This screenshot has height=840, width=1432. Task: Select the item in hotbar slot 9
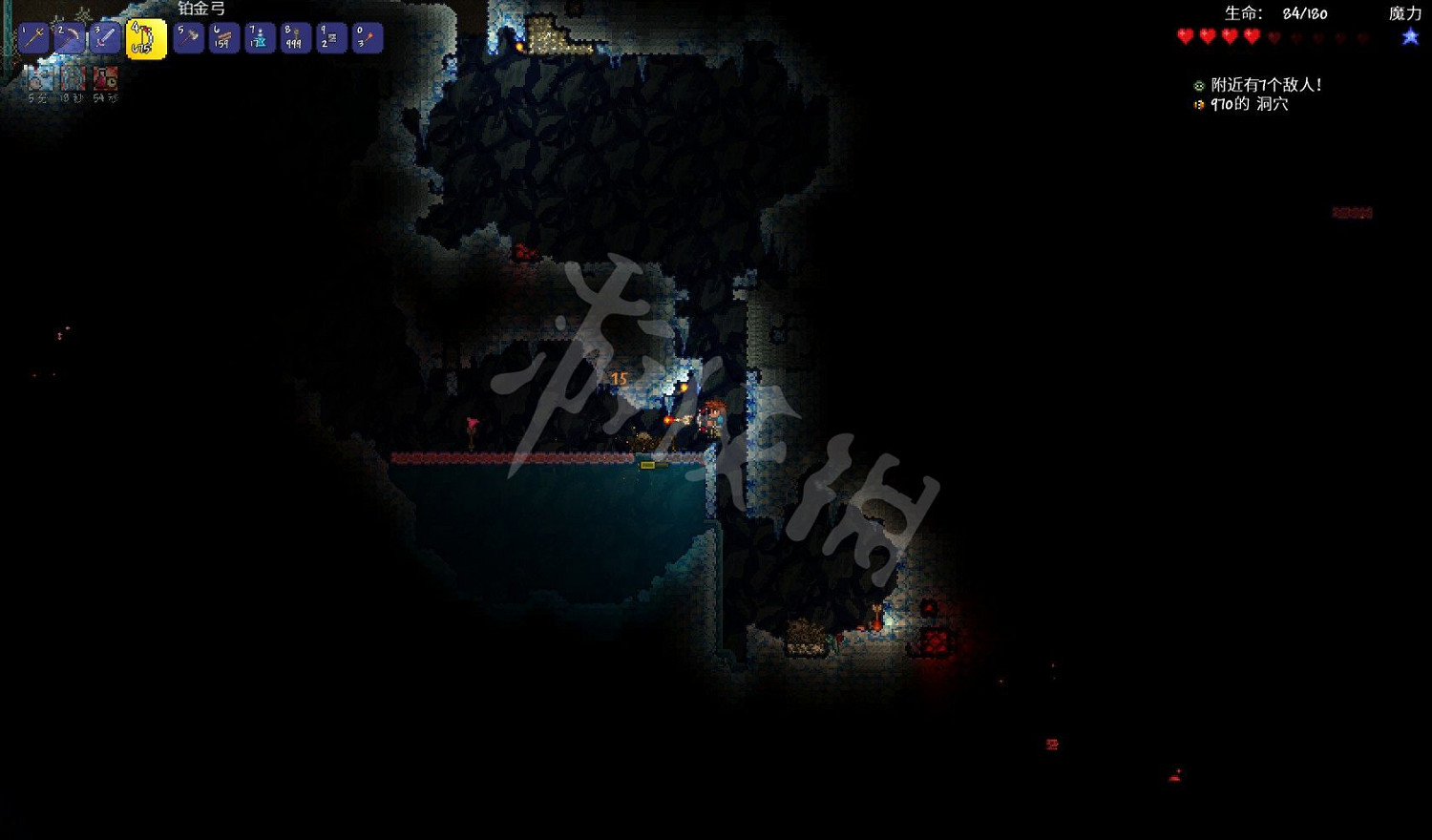click(330, 38)
